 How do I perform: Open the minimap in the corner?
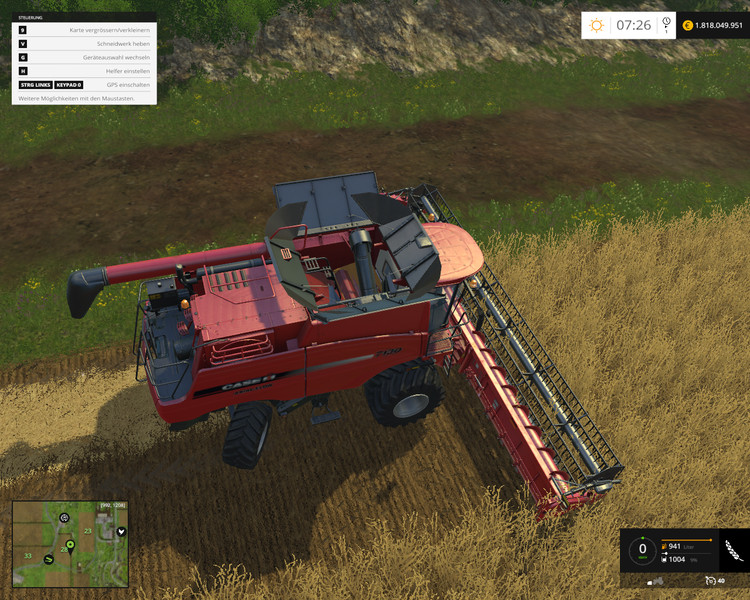pos(70,544)
